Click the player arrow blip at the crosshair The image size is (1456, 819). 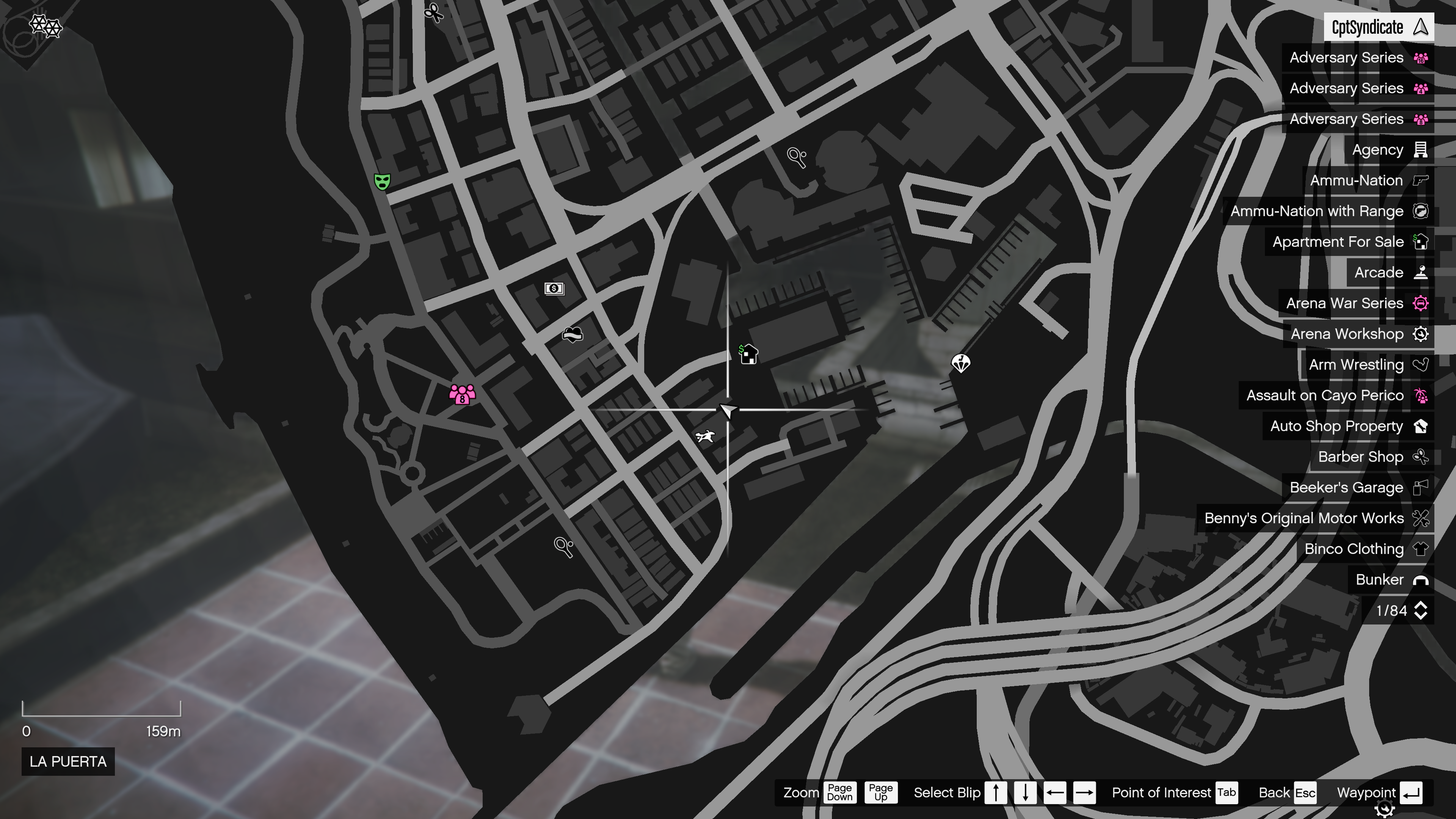728,411
